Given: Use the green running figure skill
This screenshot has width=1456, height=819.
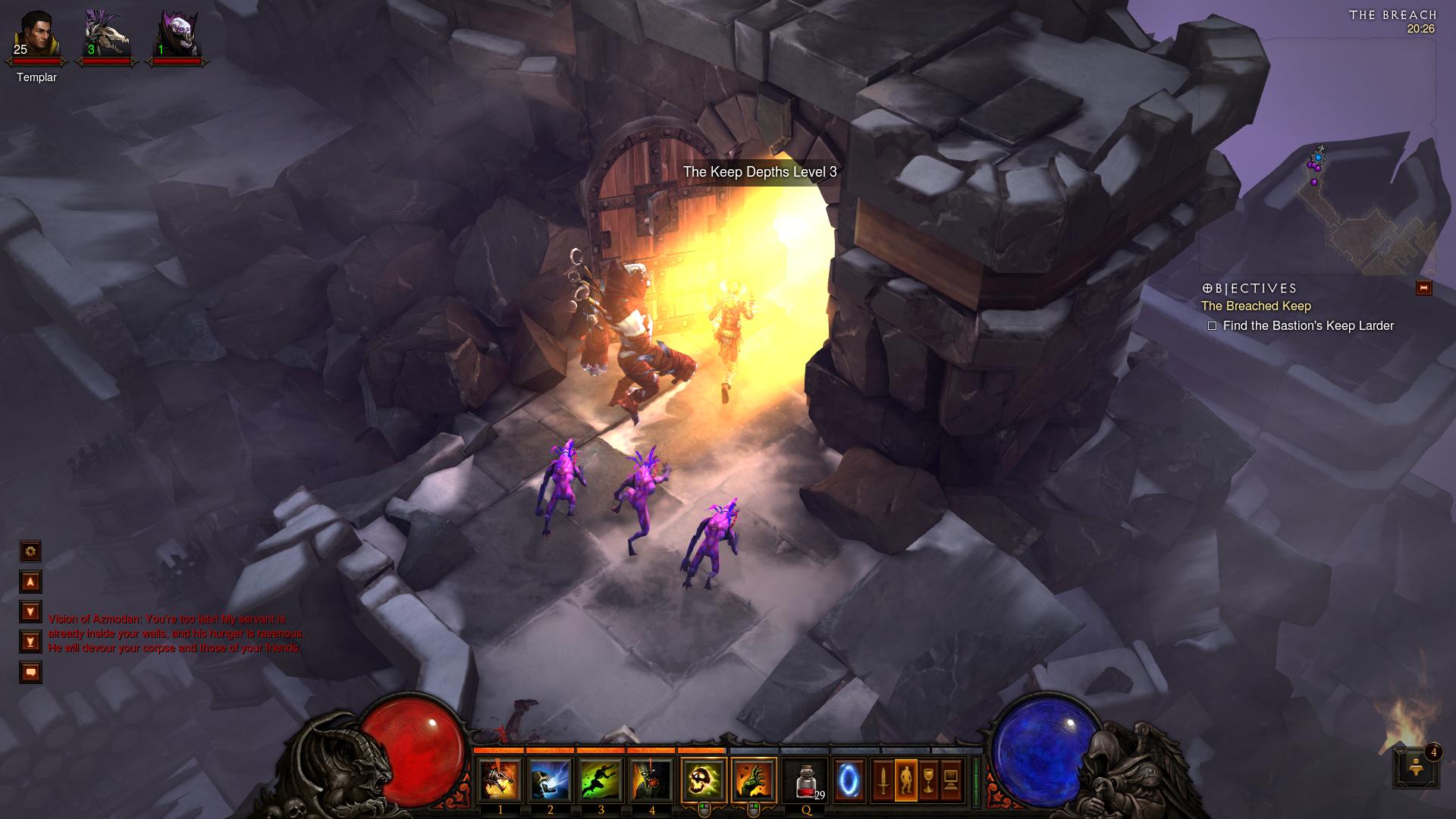Looking at the screenshot, I should click(601, 780).
